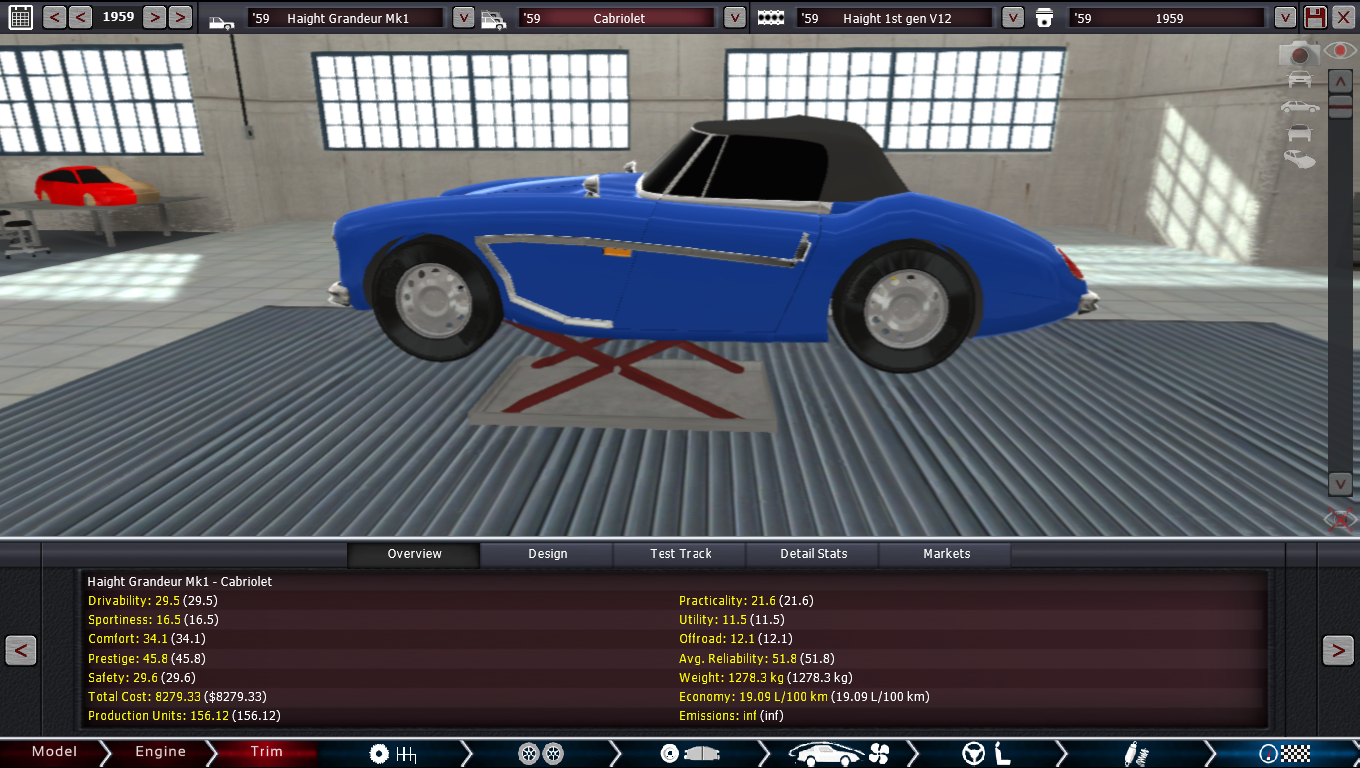1360x768 pixels.
Task: Select the Overview tab
Action: click(x=414, y=554)
